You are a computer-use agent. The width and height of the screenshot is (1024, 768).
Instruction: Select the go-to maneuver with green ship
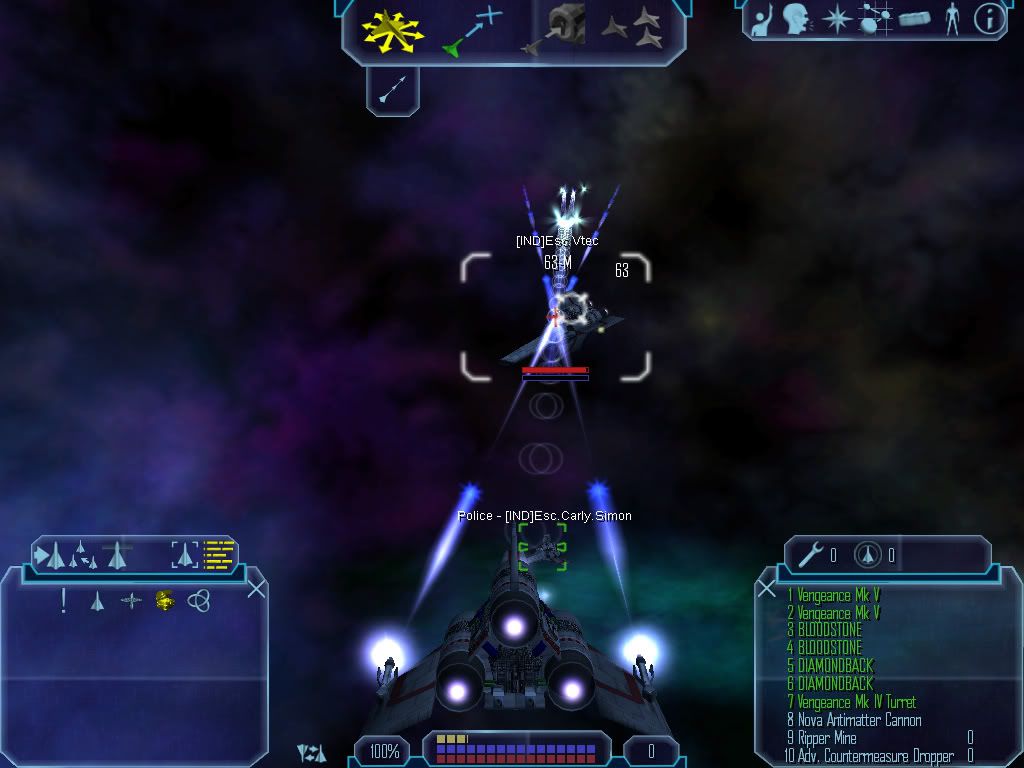pos(472,30)
